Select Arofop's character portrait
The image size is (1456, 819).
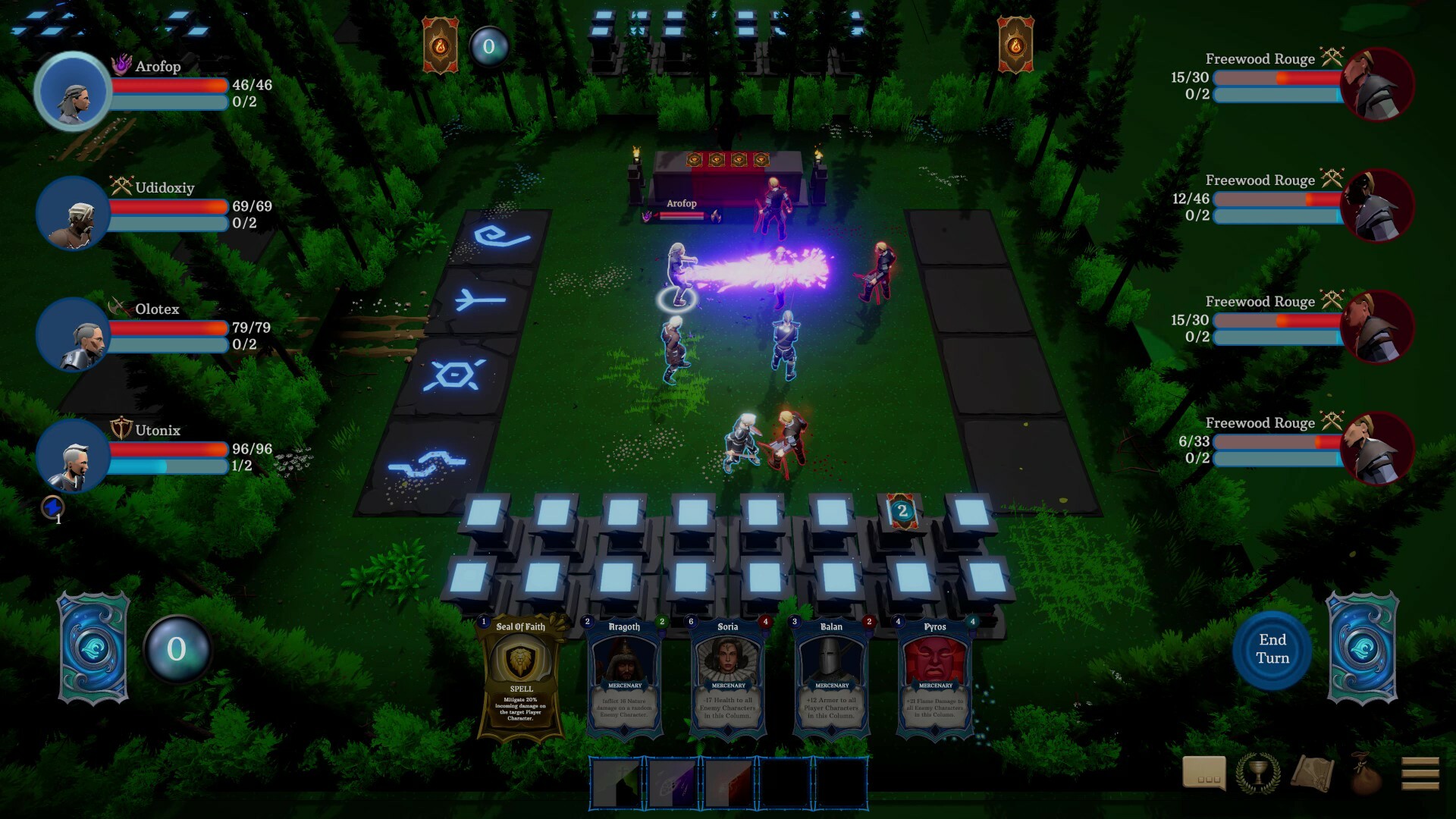[x=73, y=89]
